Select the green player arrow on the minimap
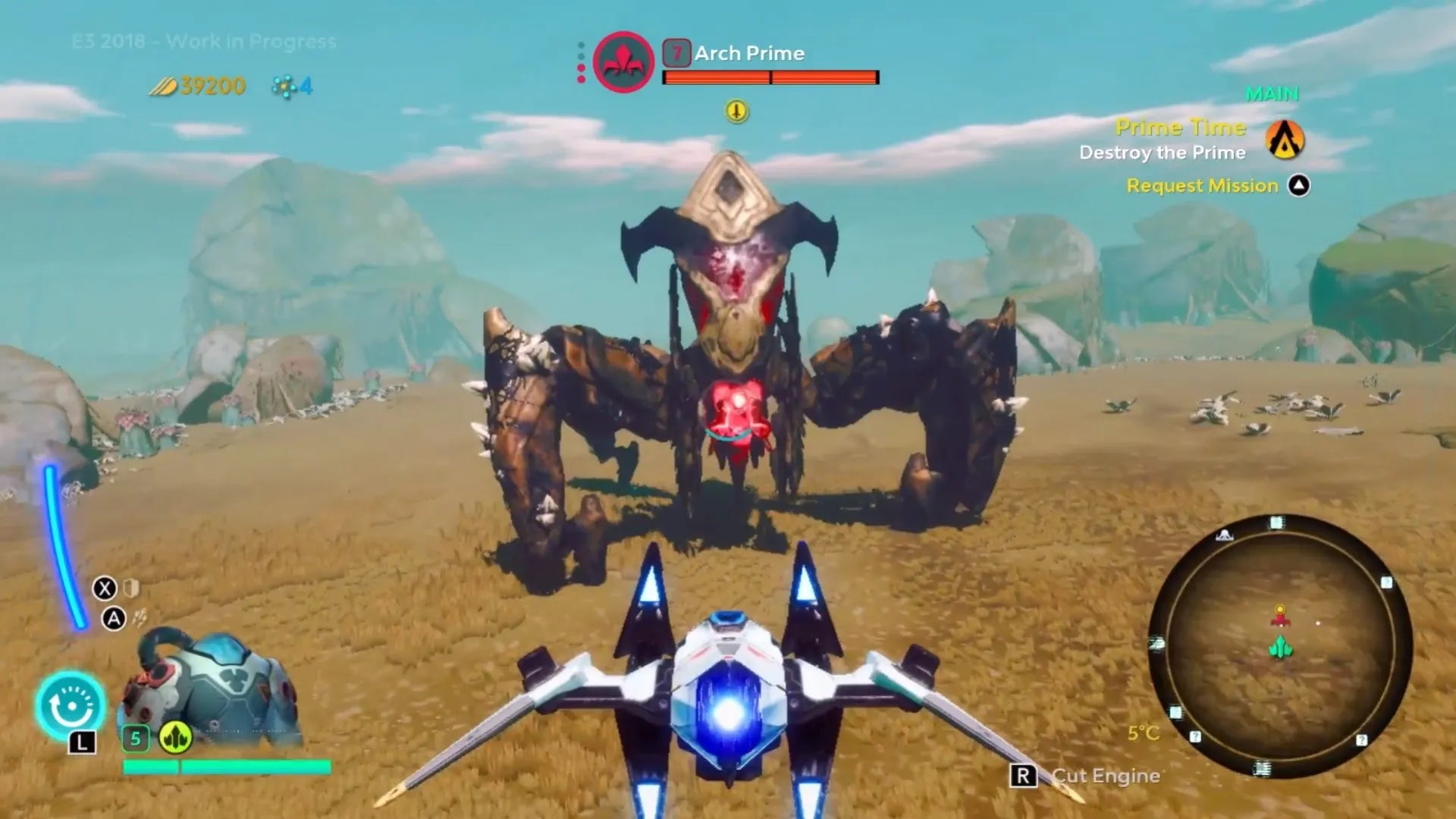The height and width of the screenshot is (819, 1456). (x=1282, y=647)
